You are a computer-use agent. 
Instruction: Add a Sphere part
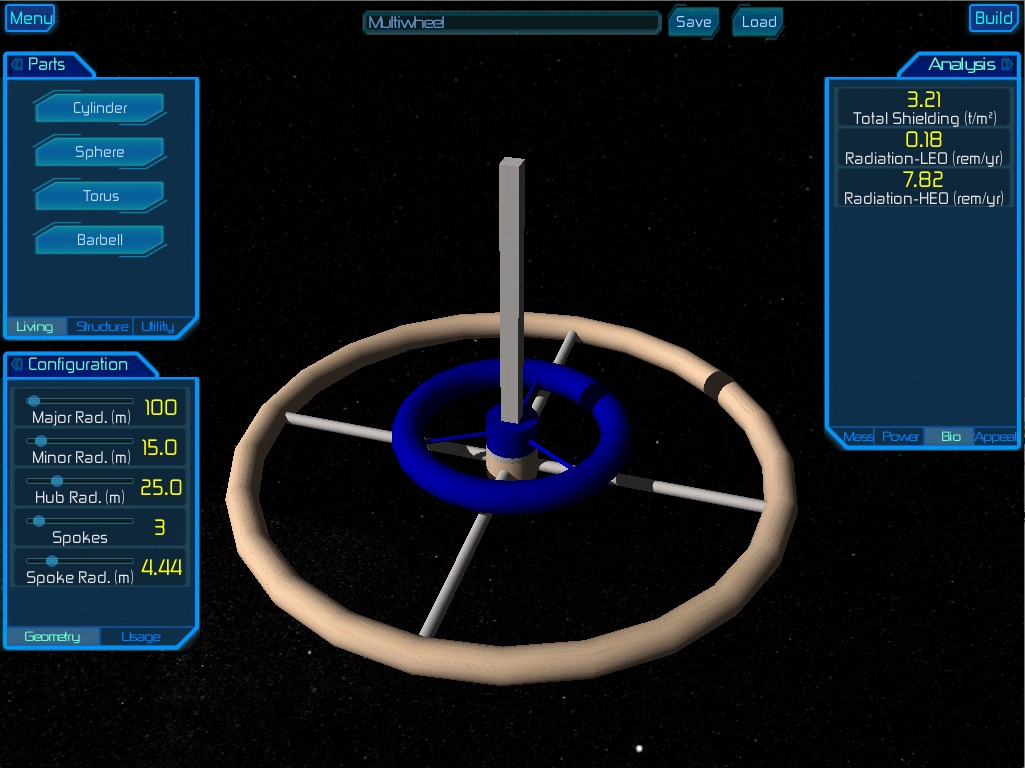click(99, 152)
